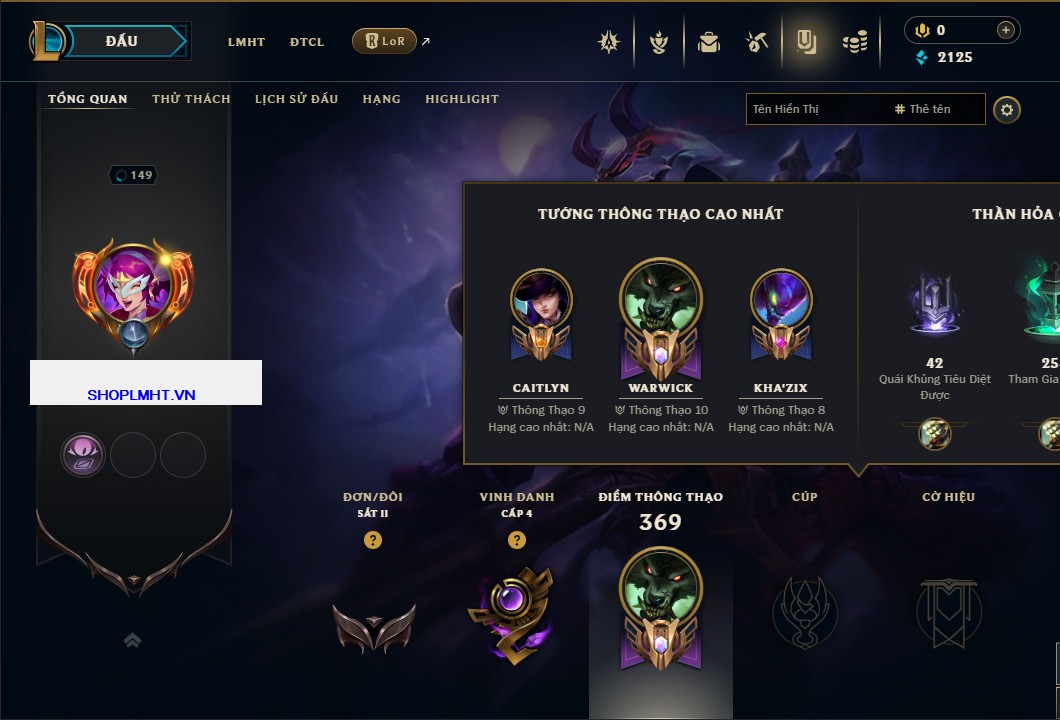The width and height of the screenshot is (1060, 720).
Task: Open the LMHT menu entry
Action: [x=246, y=42]
